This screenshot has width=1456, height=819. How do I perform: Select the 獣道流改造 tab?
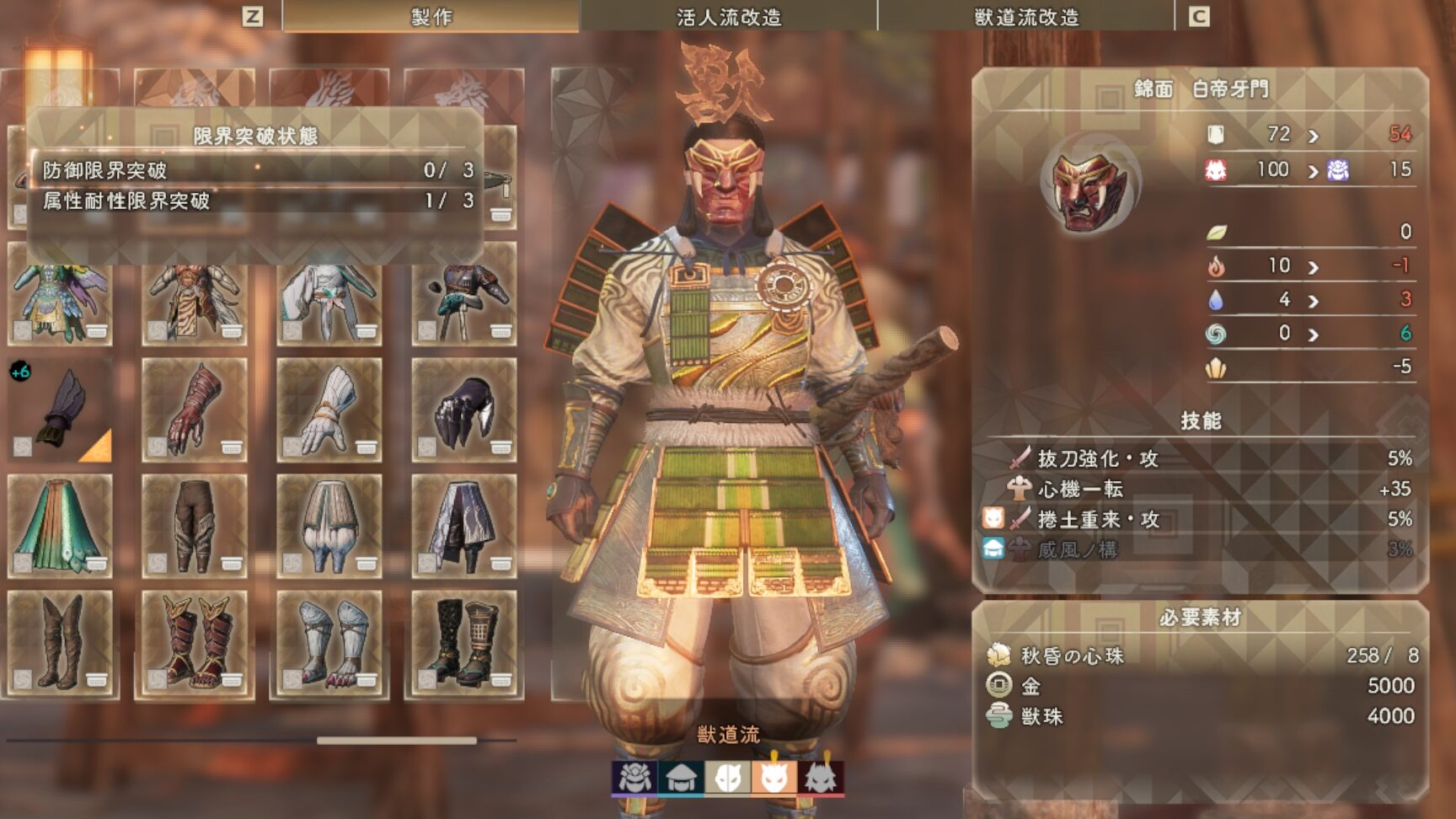(1025, 17)
